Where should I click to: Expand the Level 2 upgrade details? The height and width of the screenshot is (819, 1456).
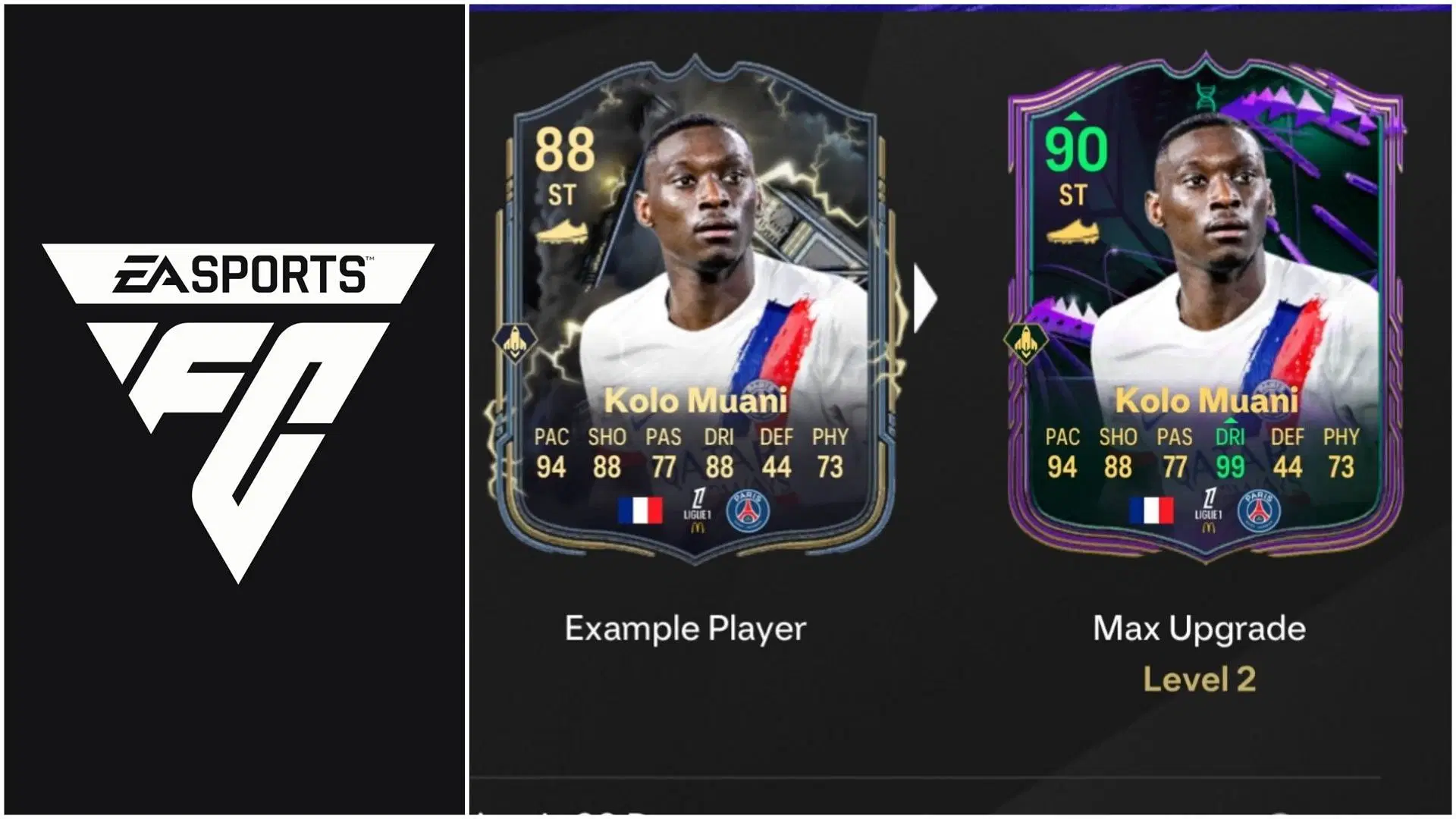[x=1199, y=680]
